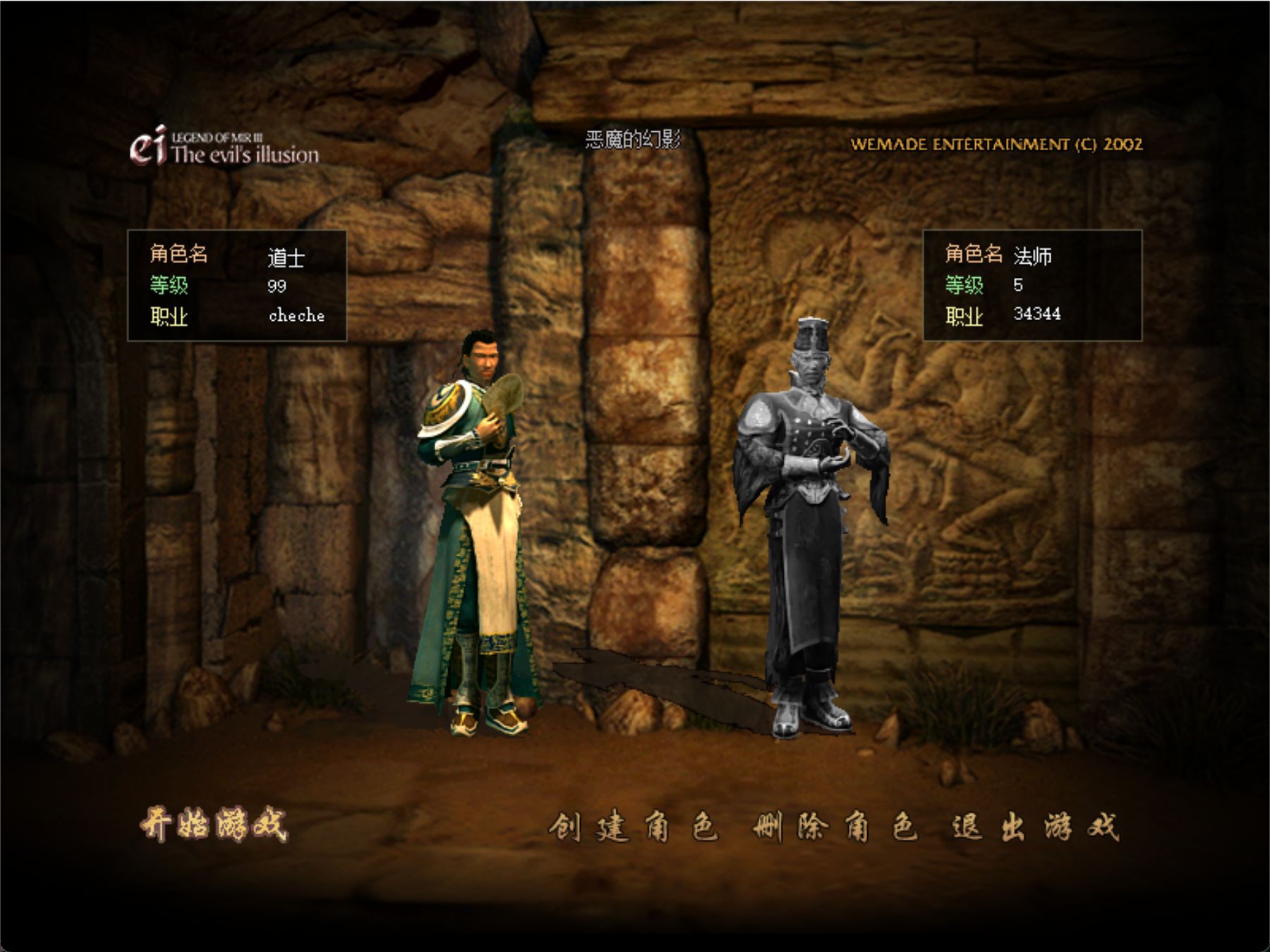Start the game with 开始游戏
1270x952 pixels.
[214, 824]
